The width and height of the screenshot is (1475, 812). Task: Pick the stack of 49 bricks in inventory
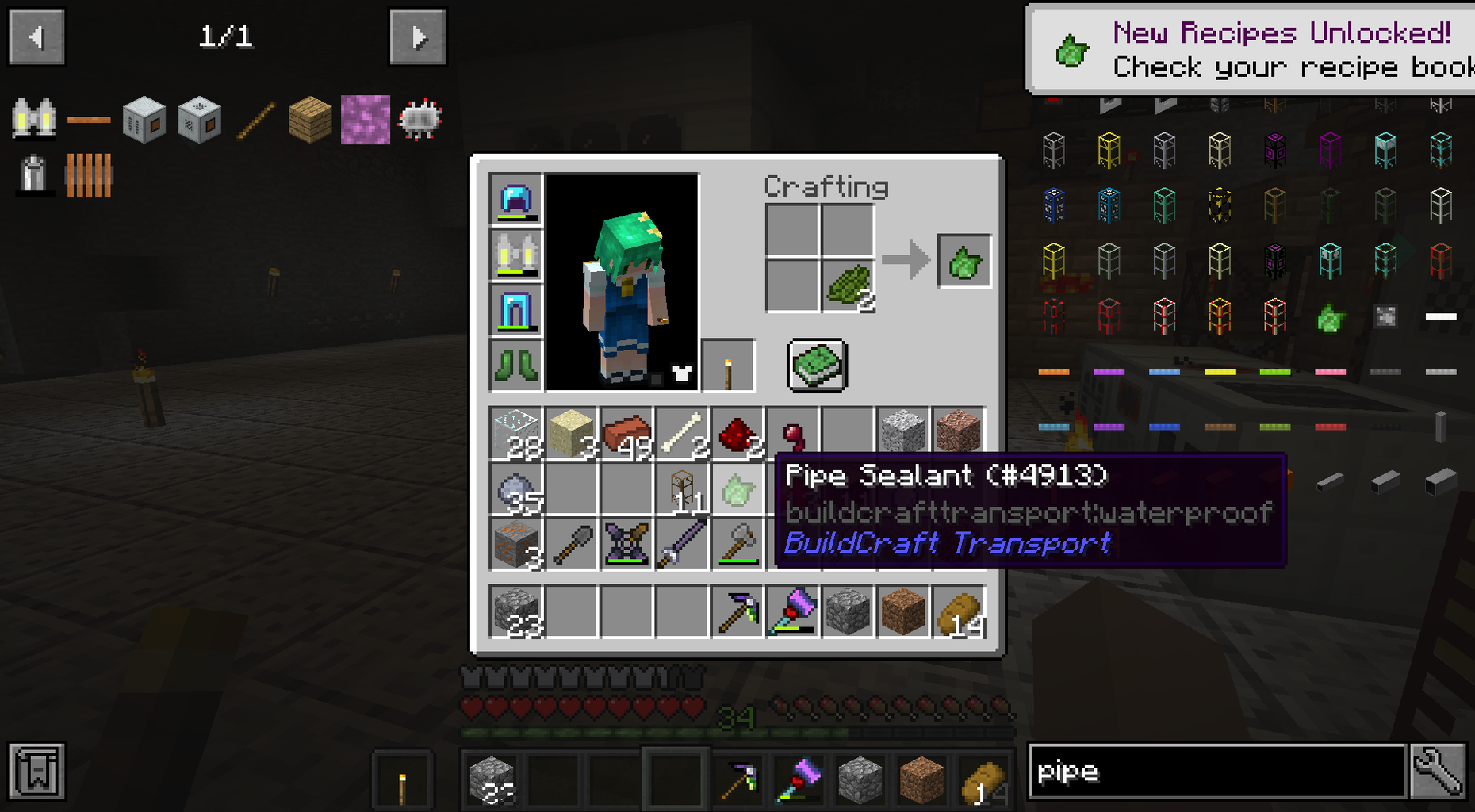[626, 431]
